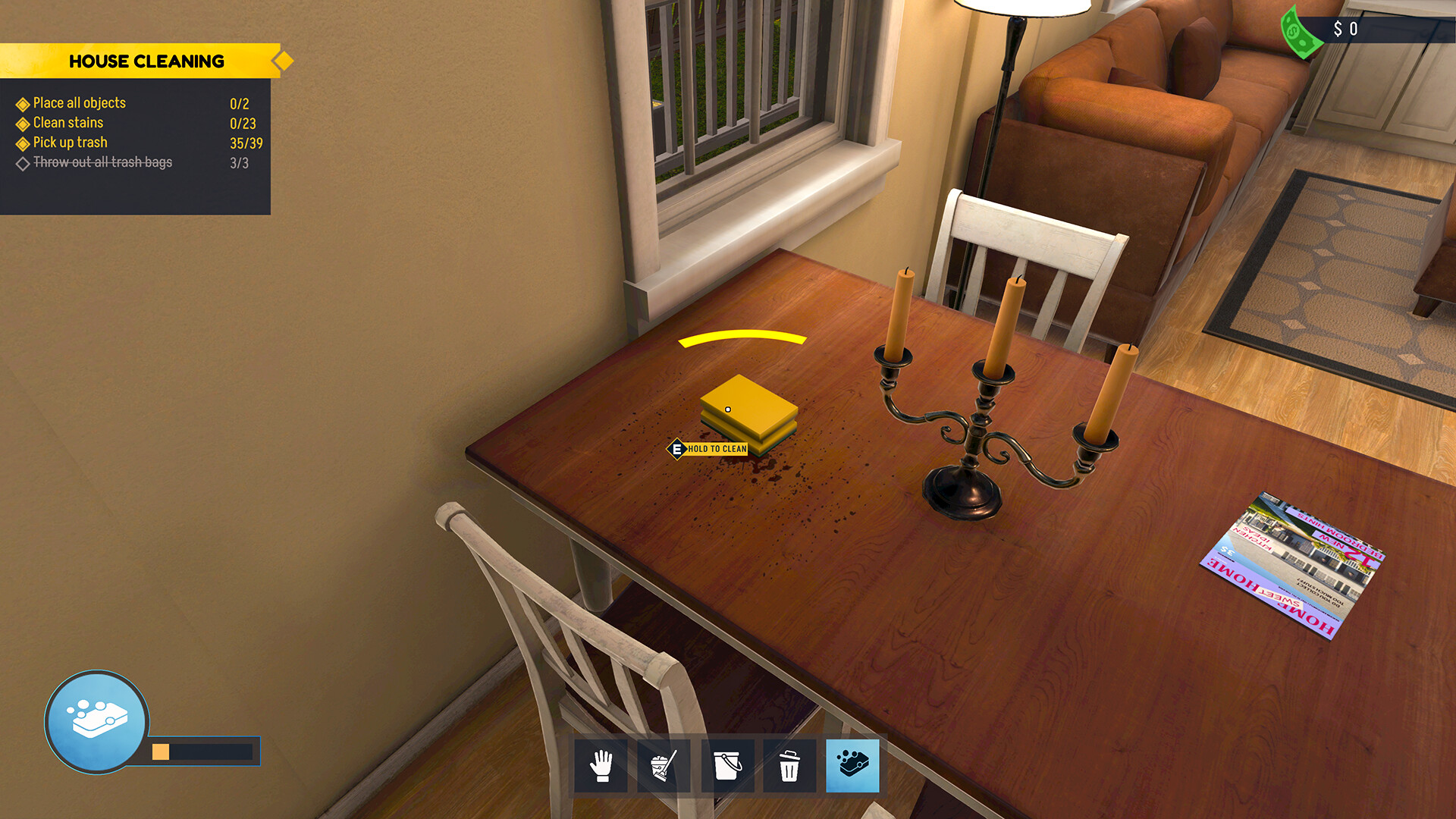Click the money cash icon

click(1298, 30)
